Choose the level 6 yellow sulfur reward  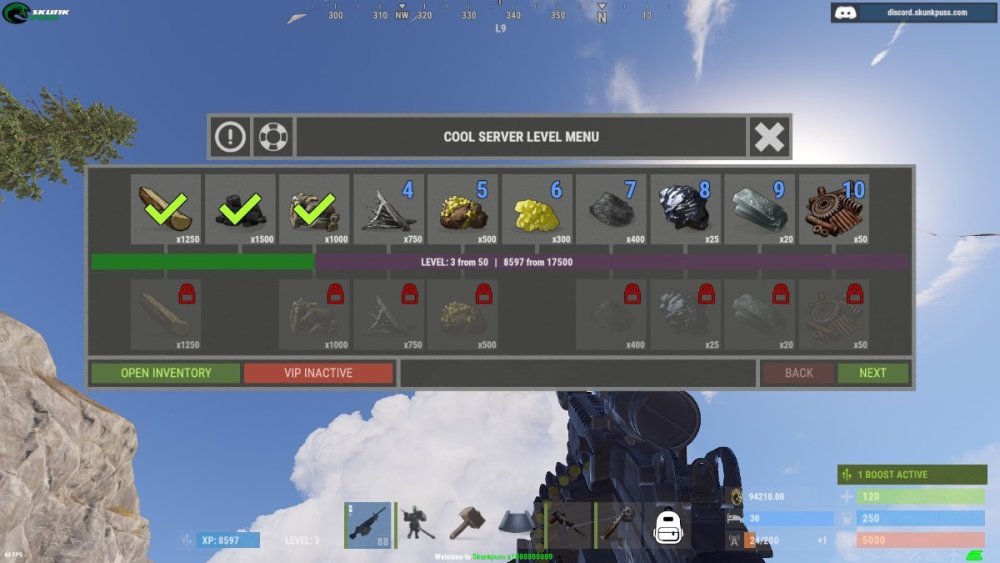(x=537, y=209)
